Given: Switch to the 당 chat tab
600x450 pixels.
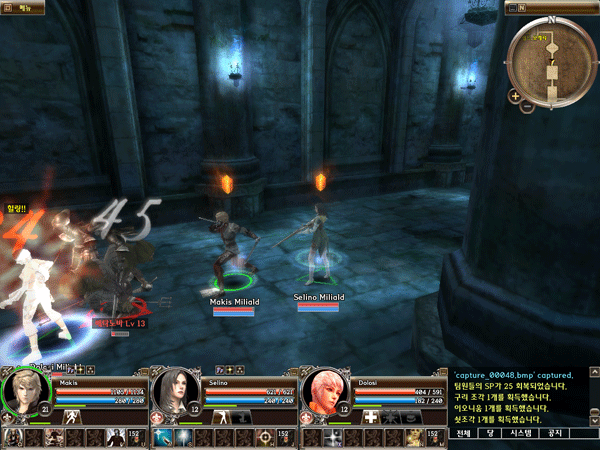Looking at the screenshot, I should point(490,433).
